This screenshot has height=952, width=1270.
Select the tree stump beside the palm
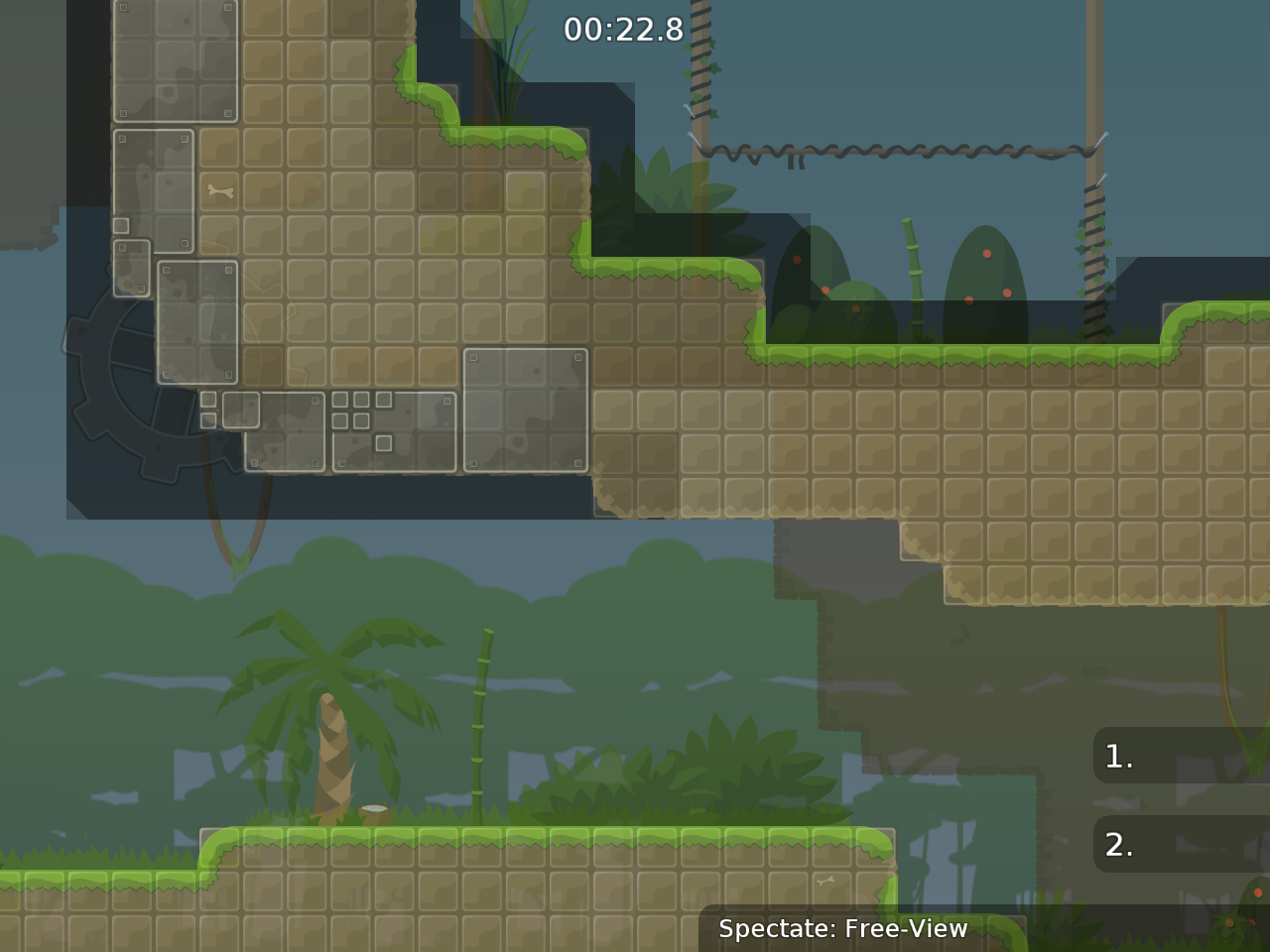coord(375,811)
